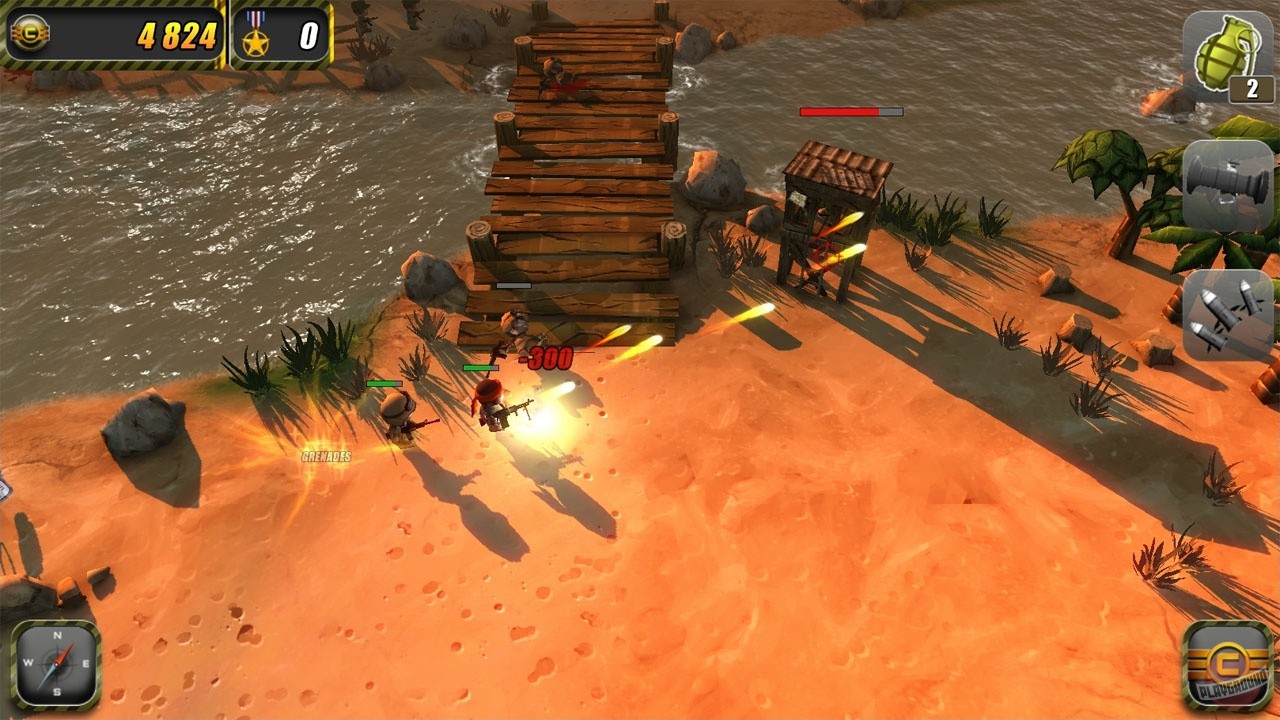Activate the rocket launcher ability

click(x=1225, y=183)
